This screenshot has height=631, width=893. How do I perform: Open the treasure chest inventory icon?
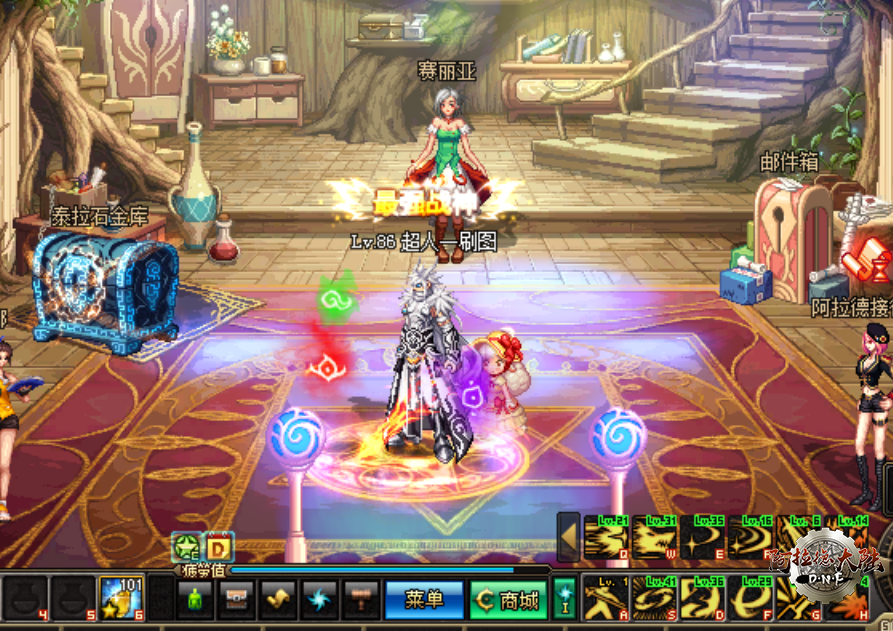click(x=235, y=600)
